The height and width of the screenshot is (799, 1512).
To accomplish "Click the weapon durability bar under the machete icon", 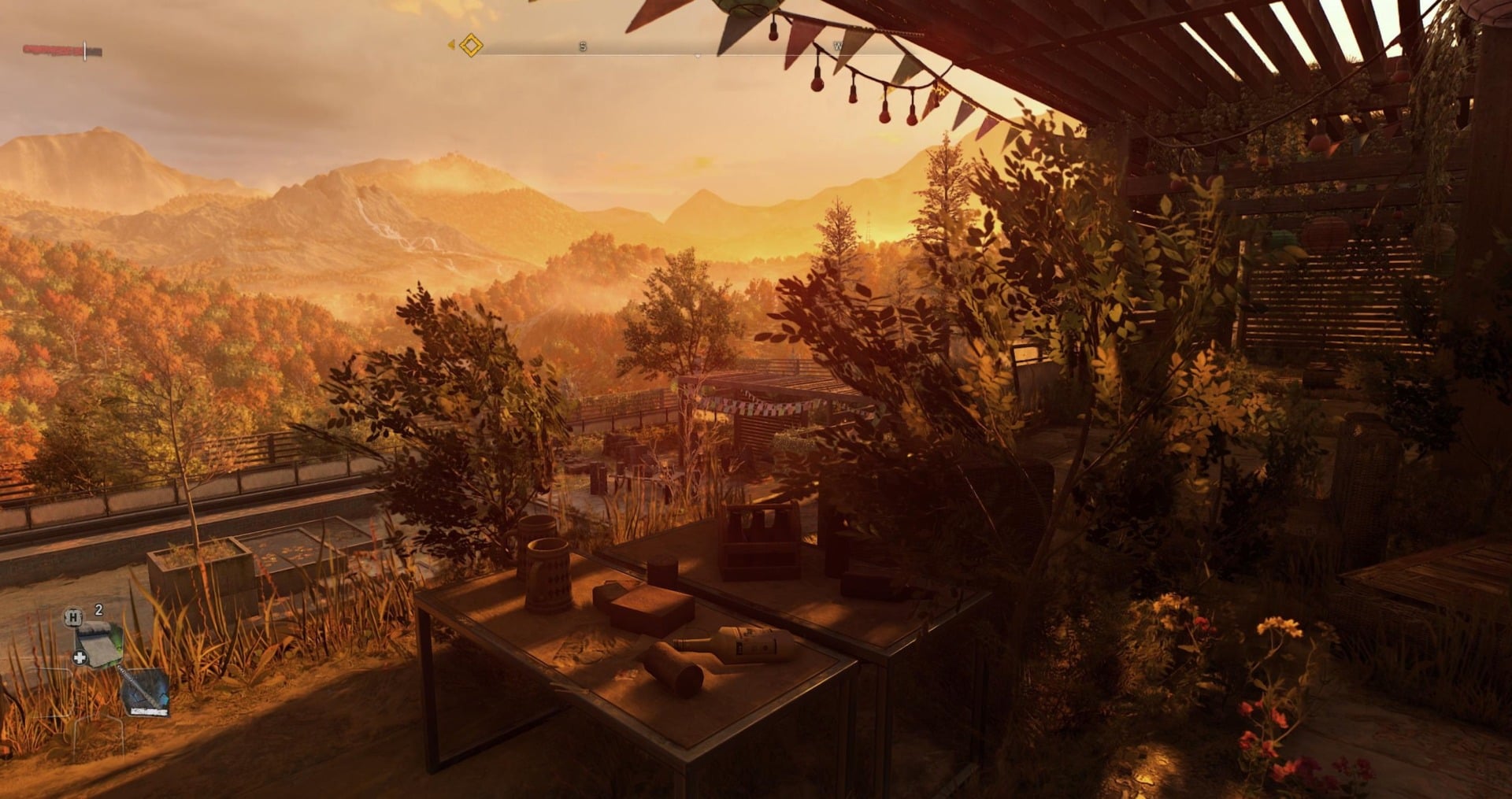I will pos(149,711).
